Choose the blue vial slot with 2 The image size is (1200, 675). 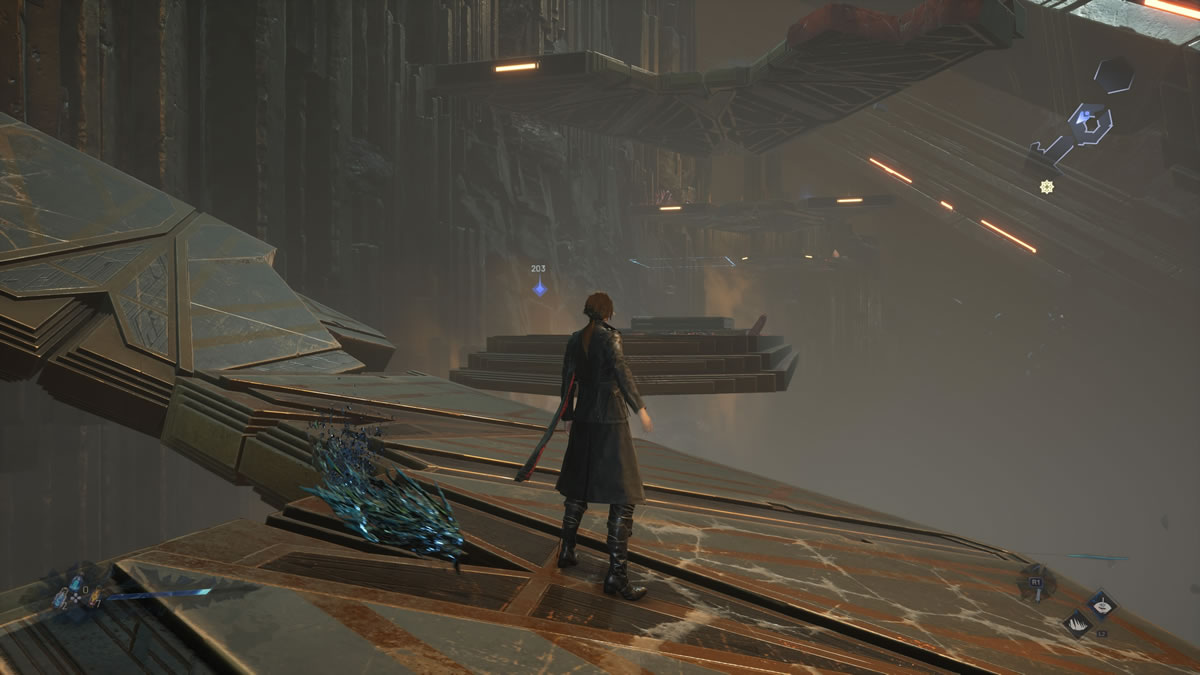tap(61, 598)
